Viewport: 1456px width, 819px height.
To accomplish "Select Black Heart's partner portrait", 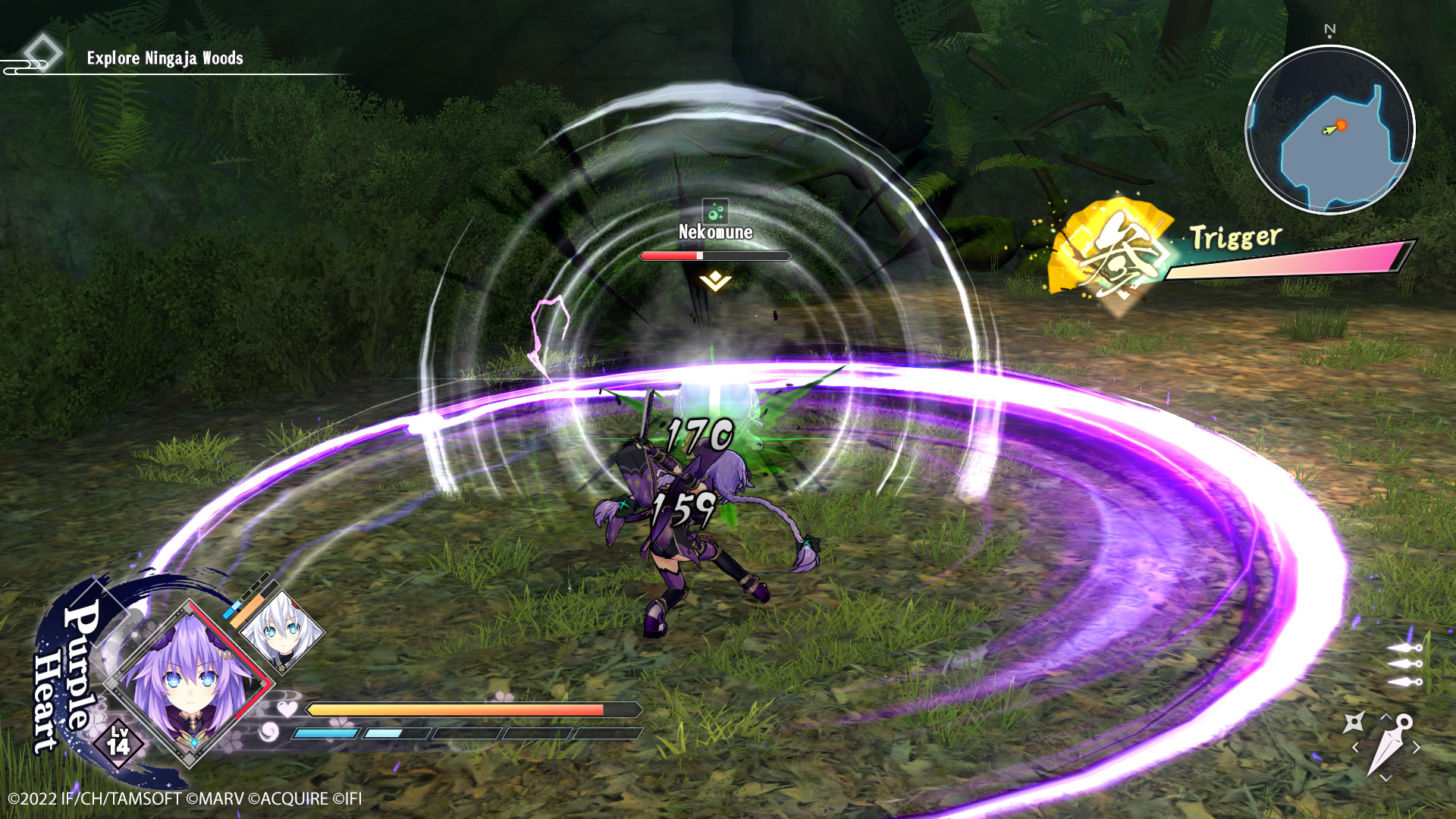I will click(x=281, y=632).
